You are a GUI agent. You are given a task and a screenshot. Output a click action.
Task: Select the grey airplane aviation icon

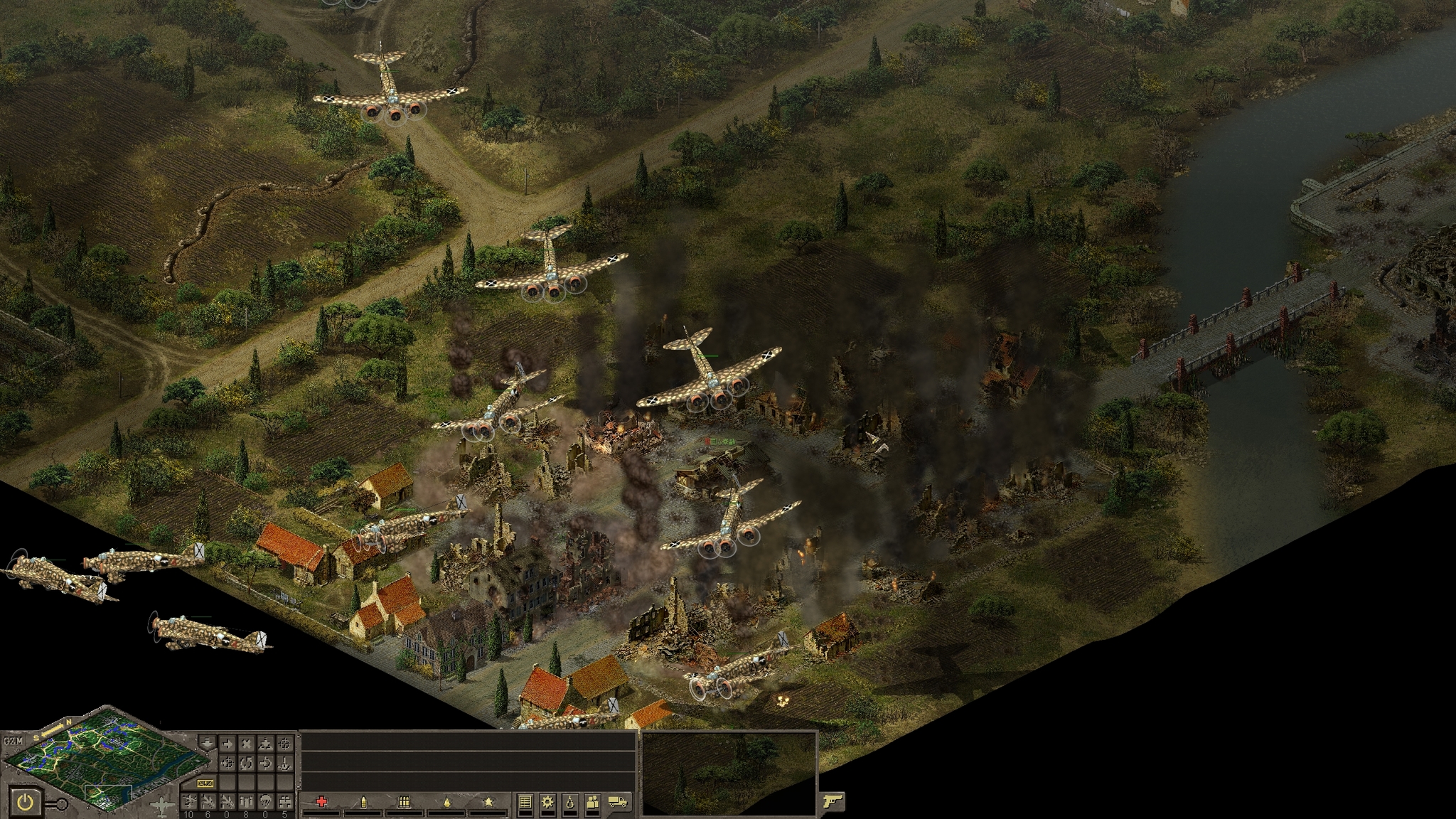click(162, 805)
